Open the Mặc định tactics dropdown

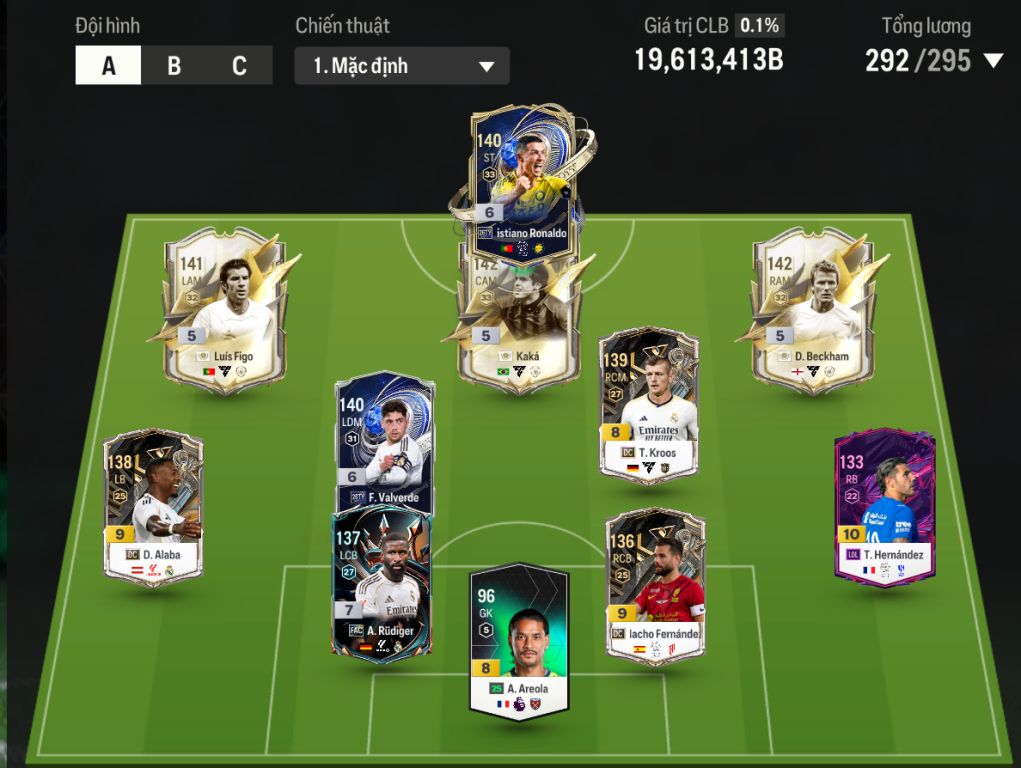tap(402, 66)
